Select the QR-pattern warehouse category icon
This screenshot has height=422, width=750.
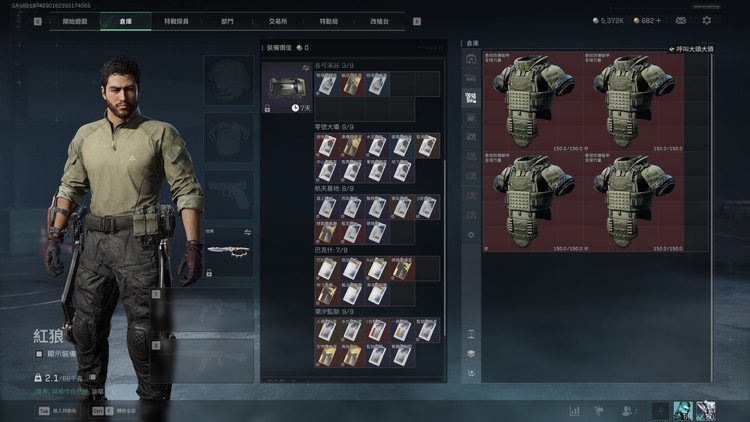[471, 98]
